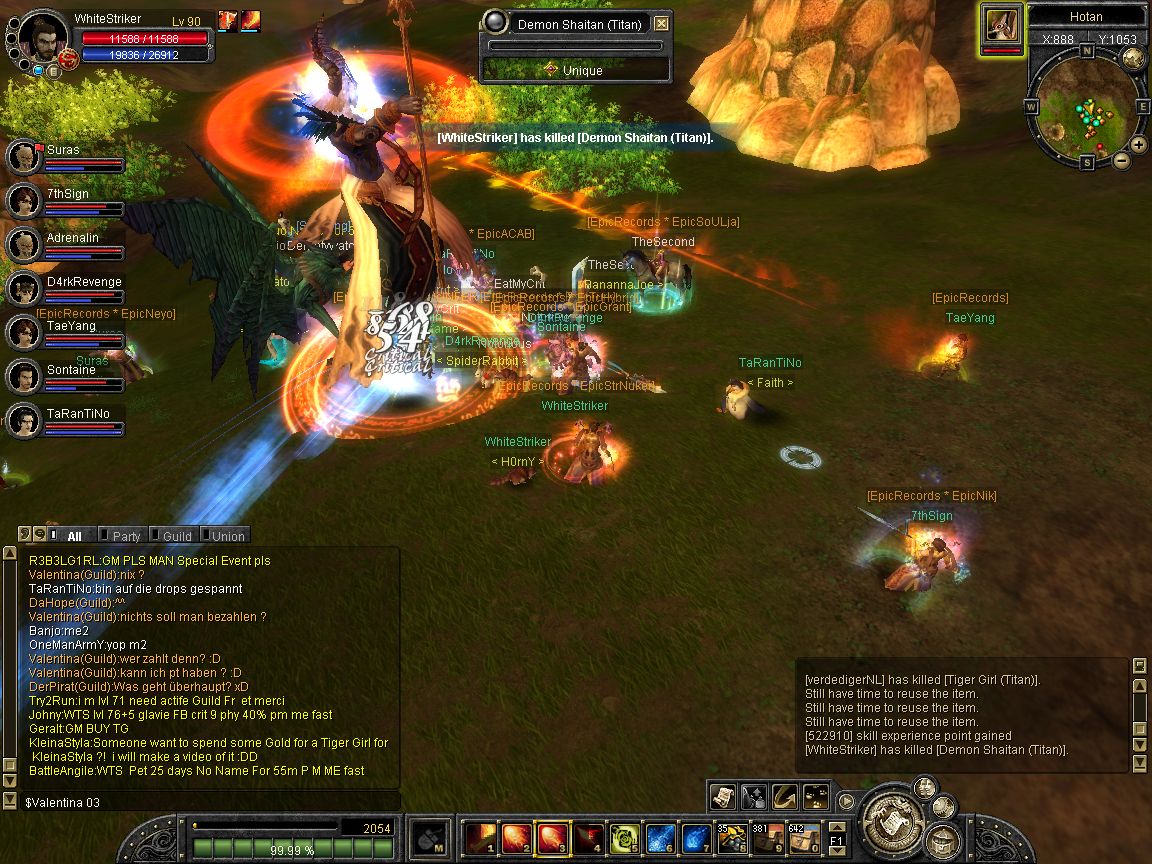Choose party member TaRanTiNo in party list

[24, 421]
